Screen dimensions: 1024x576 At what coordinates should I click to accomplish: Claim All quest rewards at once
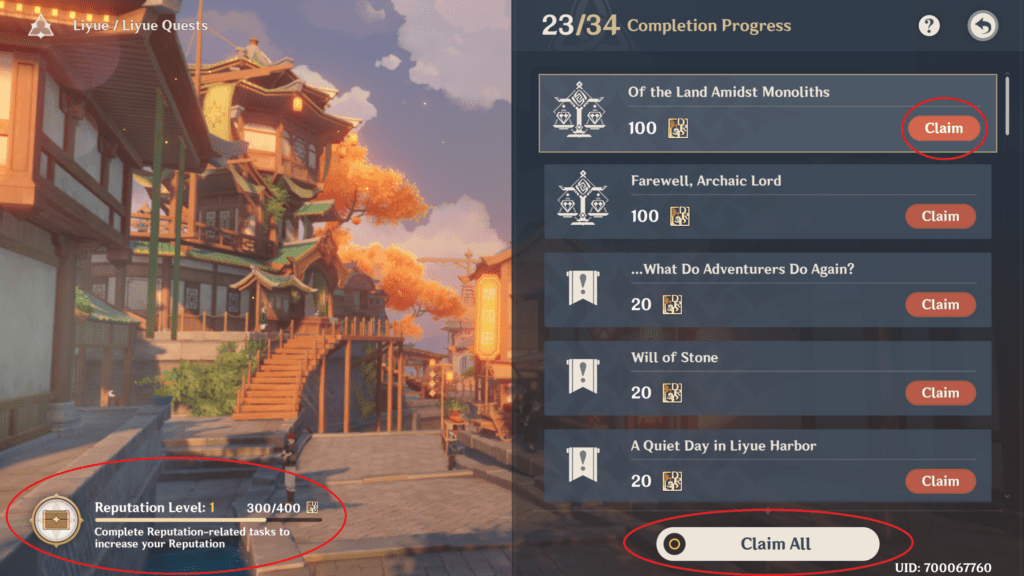(767, 544)
